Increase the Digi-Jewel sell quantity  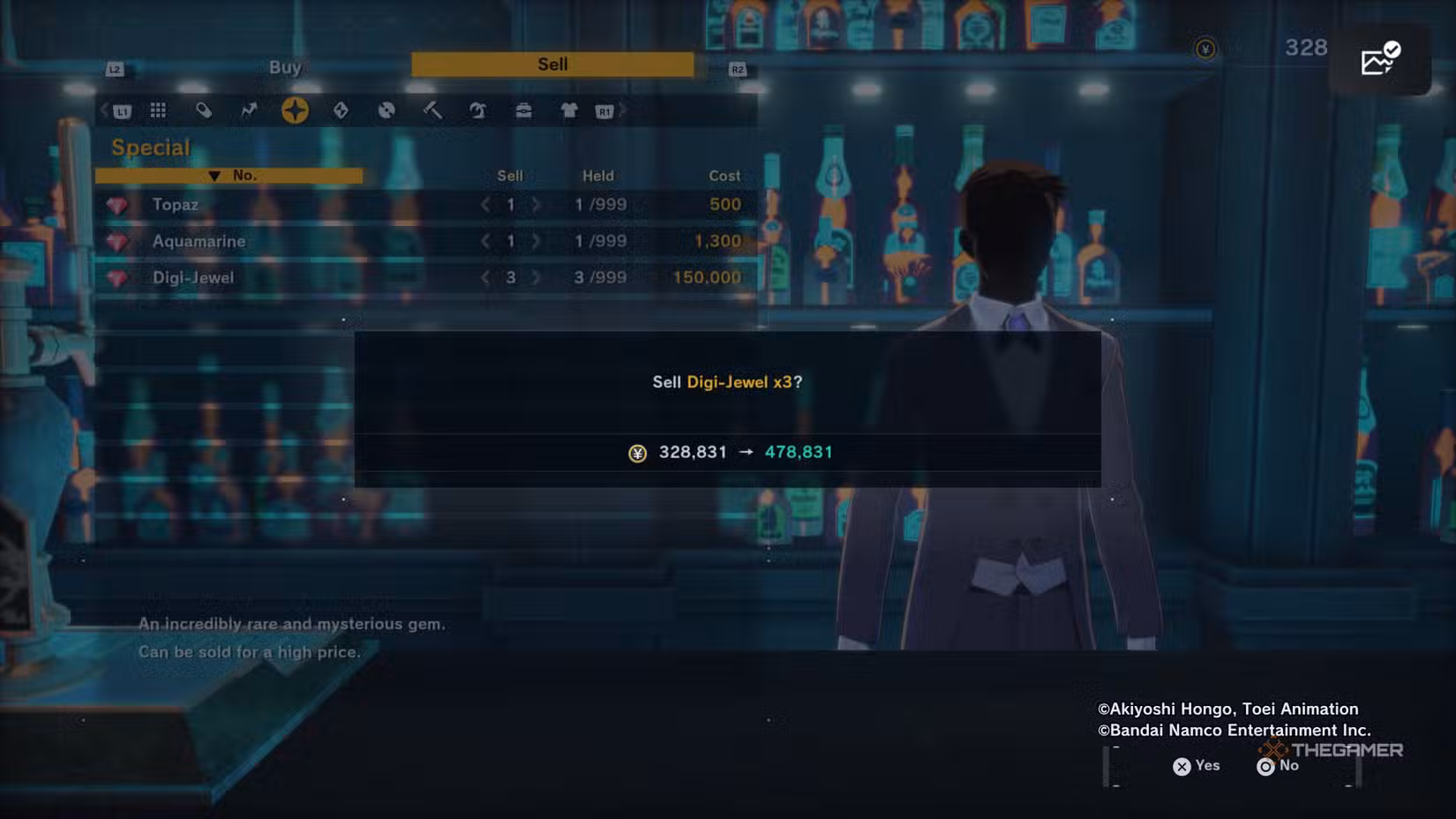(x=536, y=277)
